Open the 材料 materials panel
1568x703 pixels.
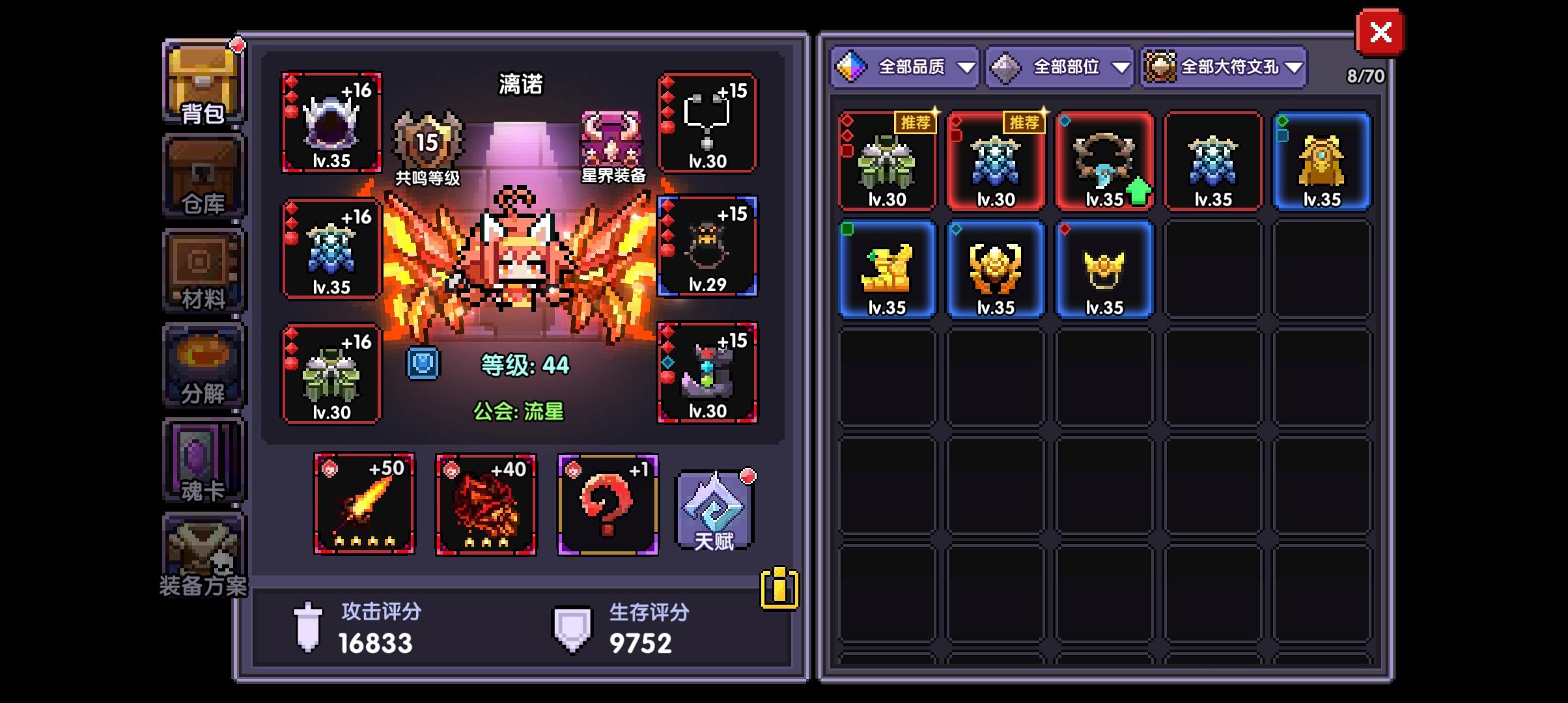(x=203, y=270)
